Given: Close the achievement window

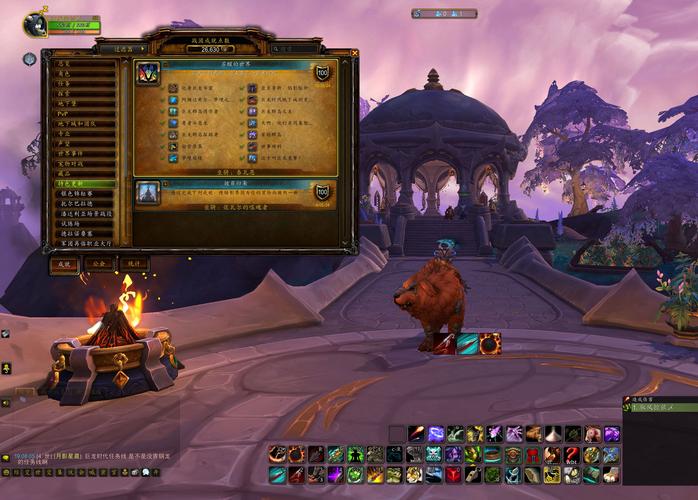Looking at the screenshot, I should [x=354, y=53].
